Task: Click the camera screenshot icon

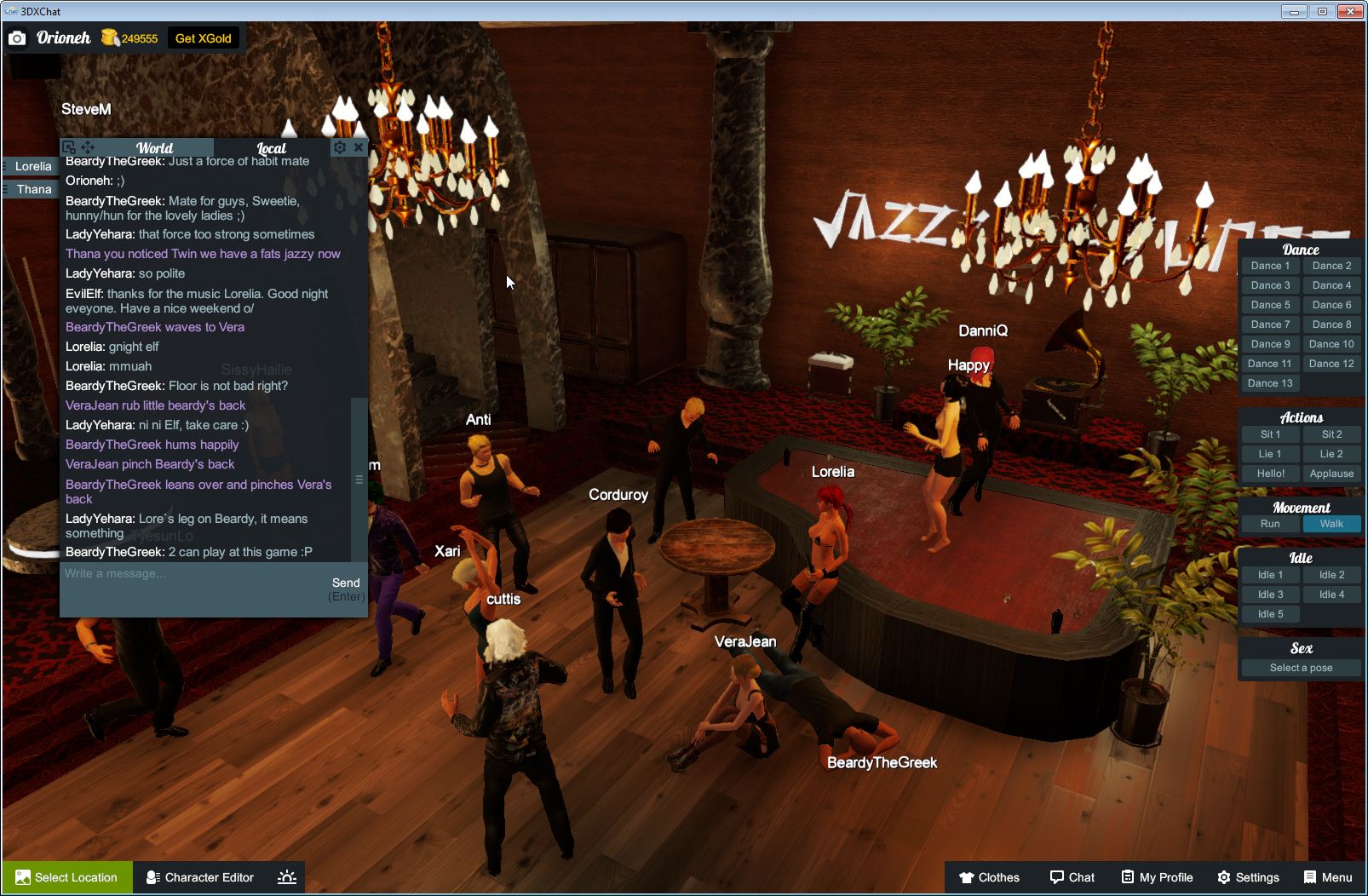Action: [x=17, y=37]
